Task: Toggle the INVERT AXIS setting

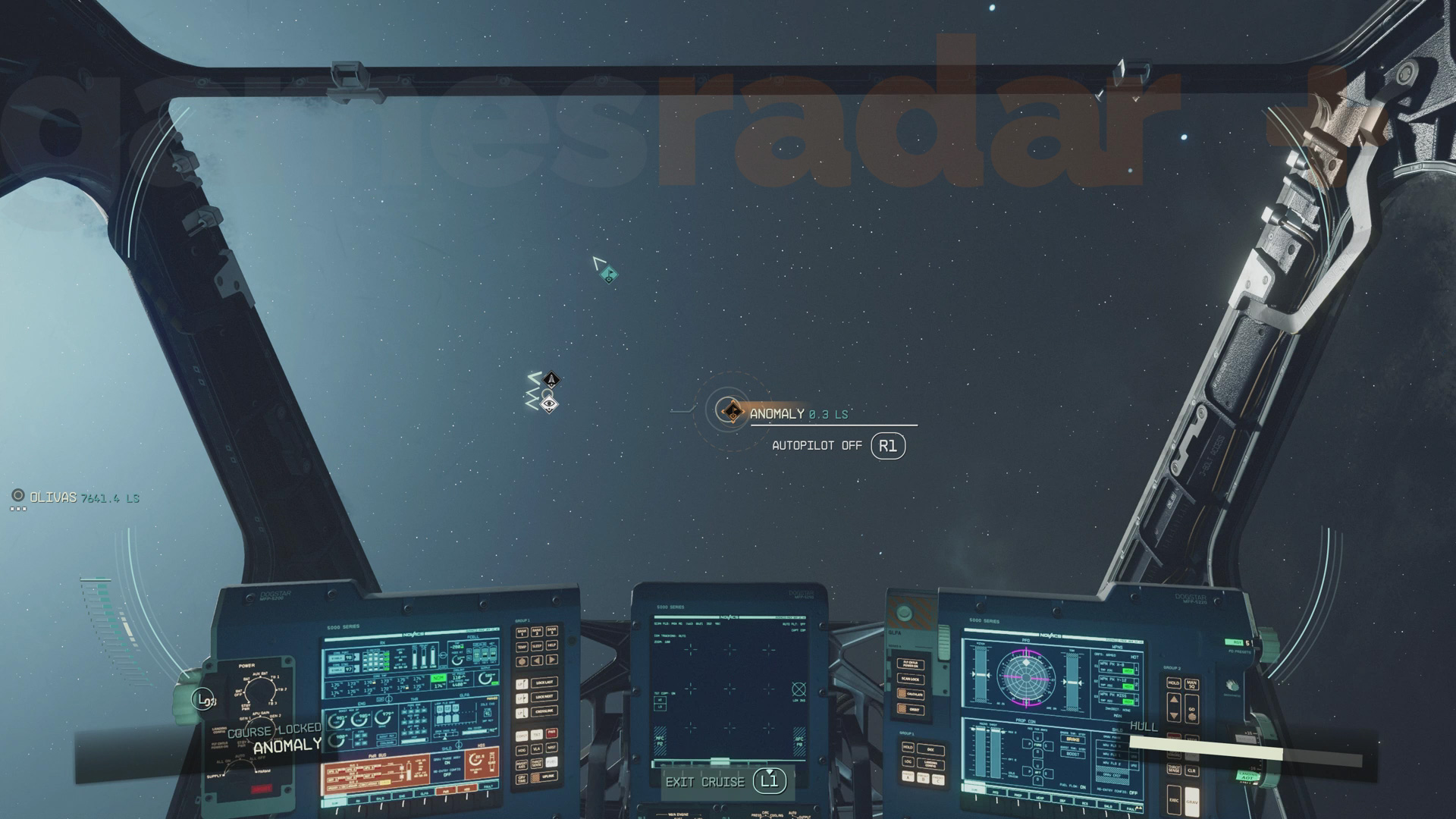Action: [521, 764]
